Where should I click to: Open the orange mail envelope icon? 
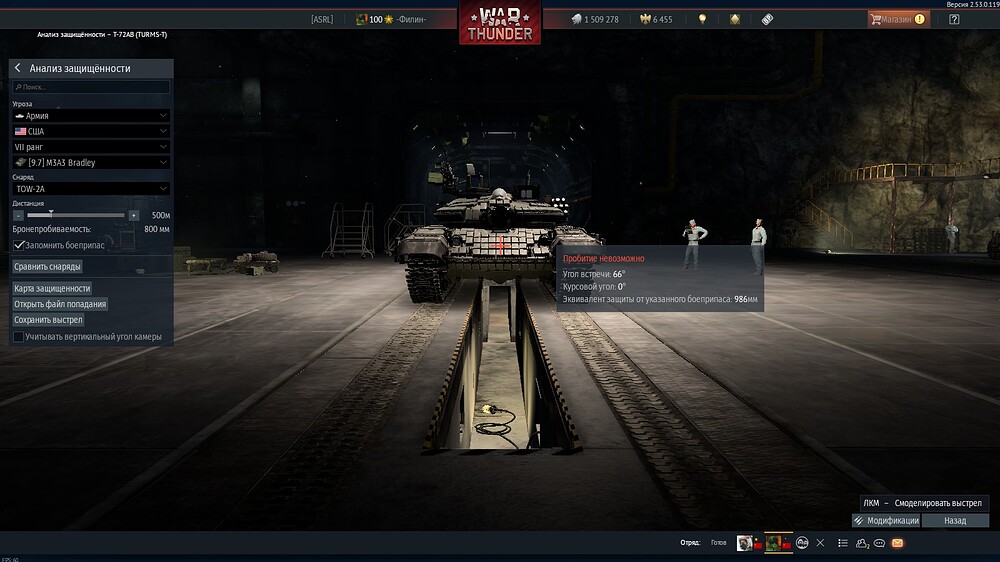(x=897, y=543)
